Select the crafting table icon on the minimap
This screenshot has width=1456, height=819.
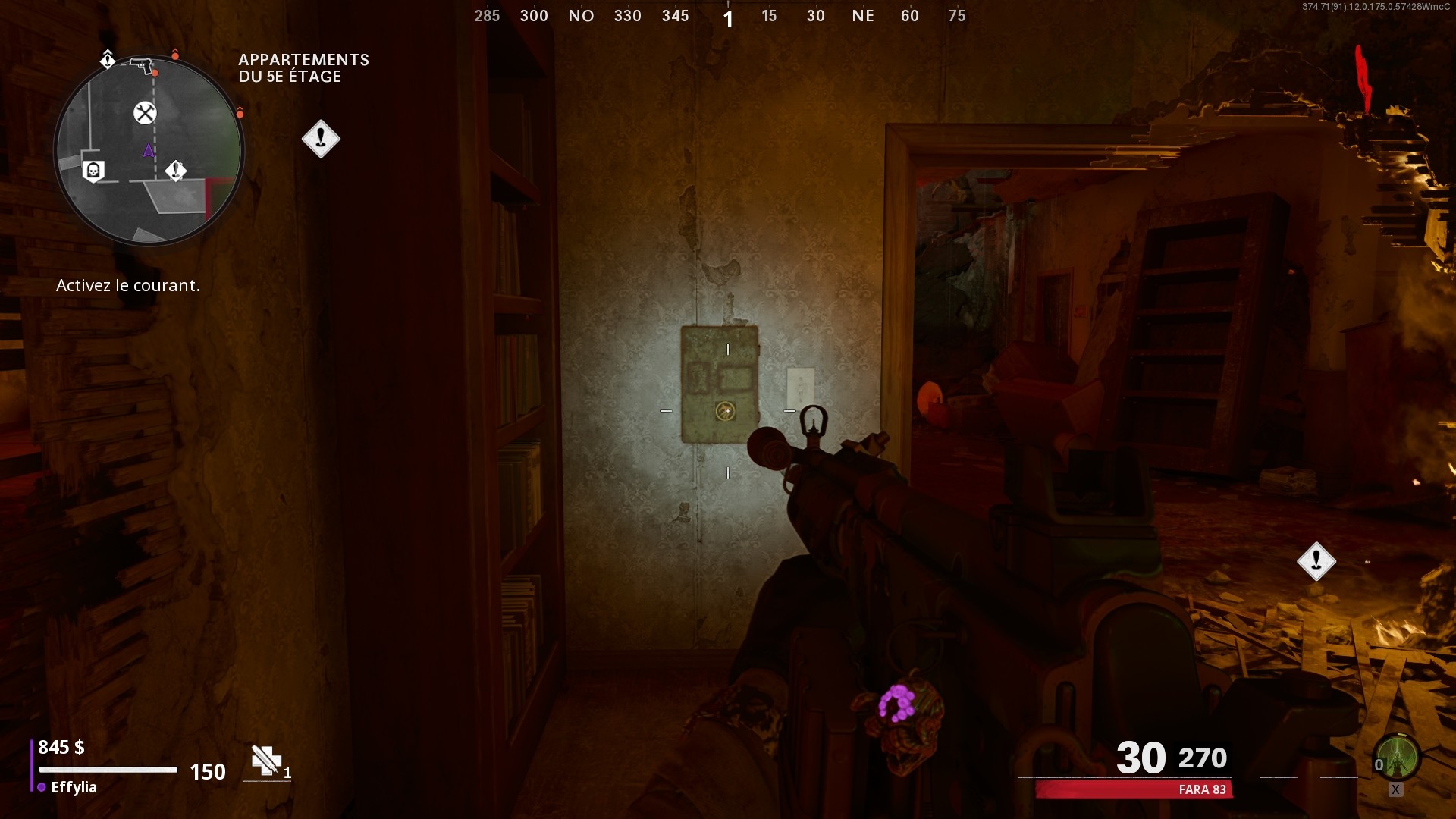click(x=144, y=113)
